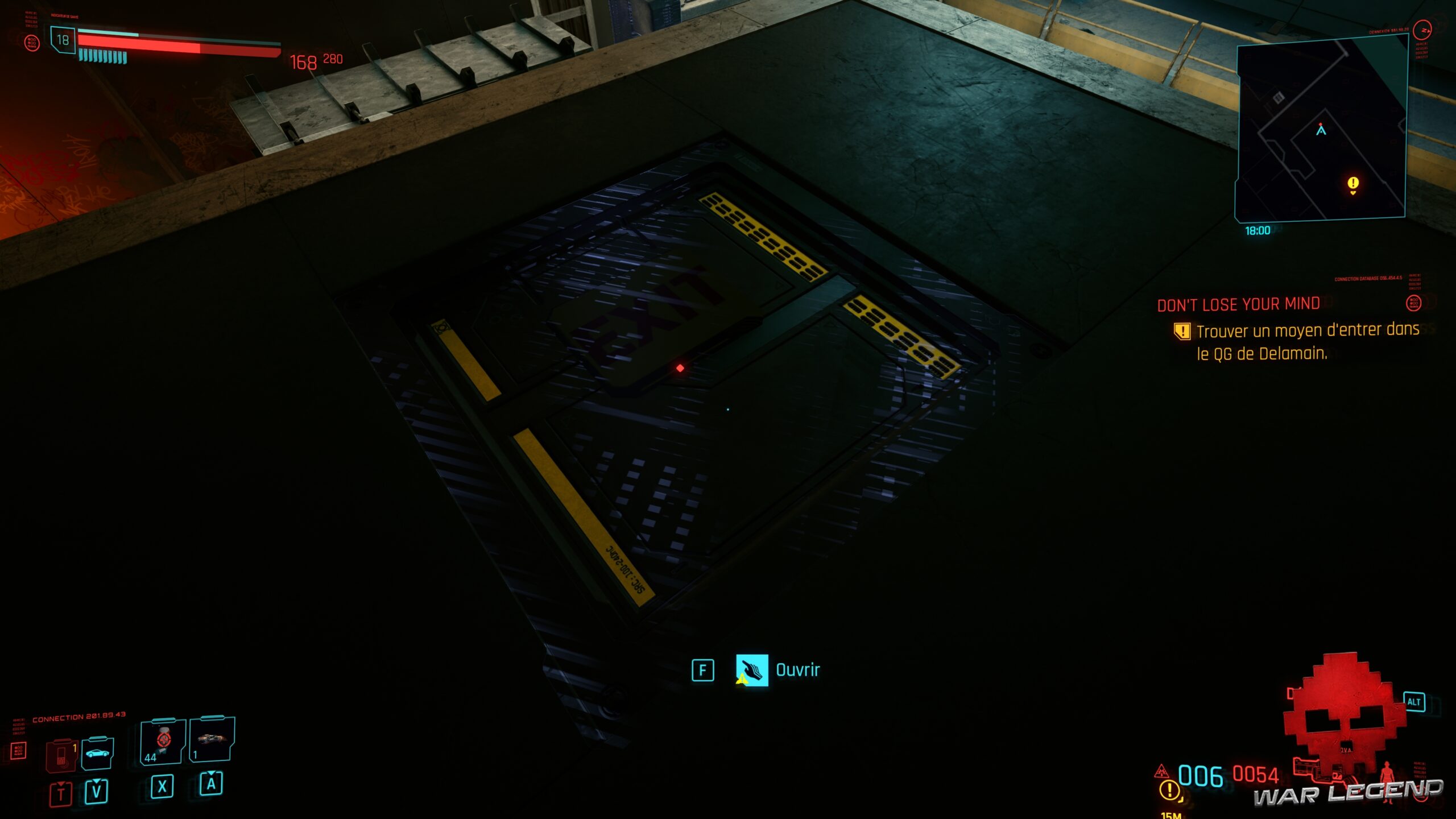Click the Ouvrir interaction prompt
1456x819 pixels.
click(796, 669)
